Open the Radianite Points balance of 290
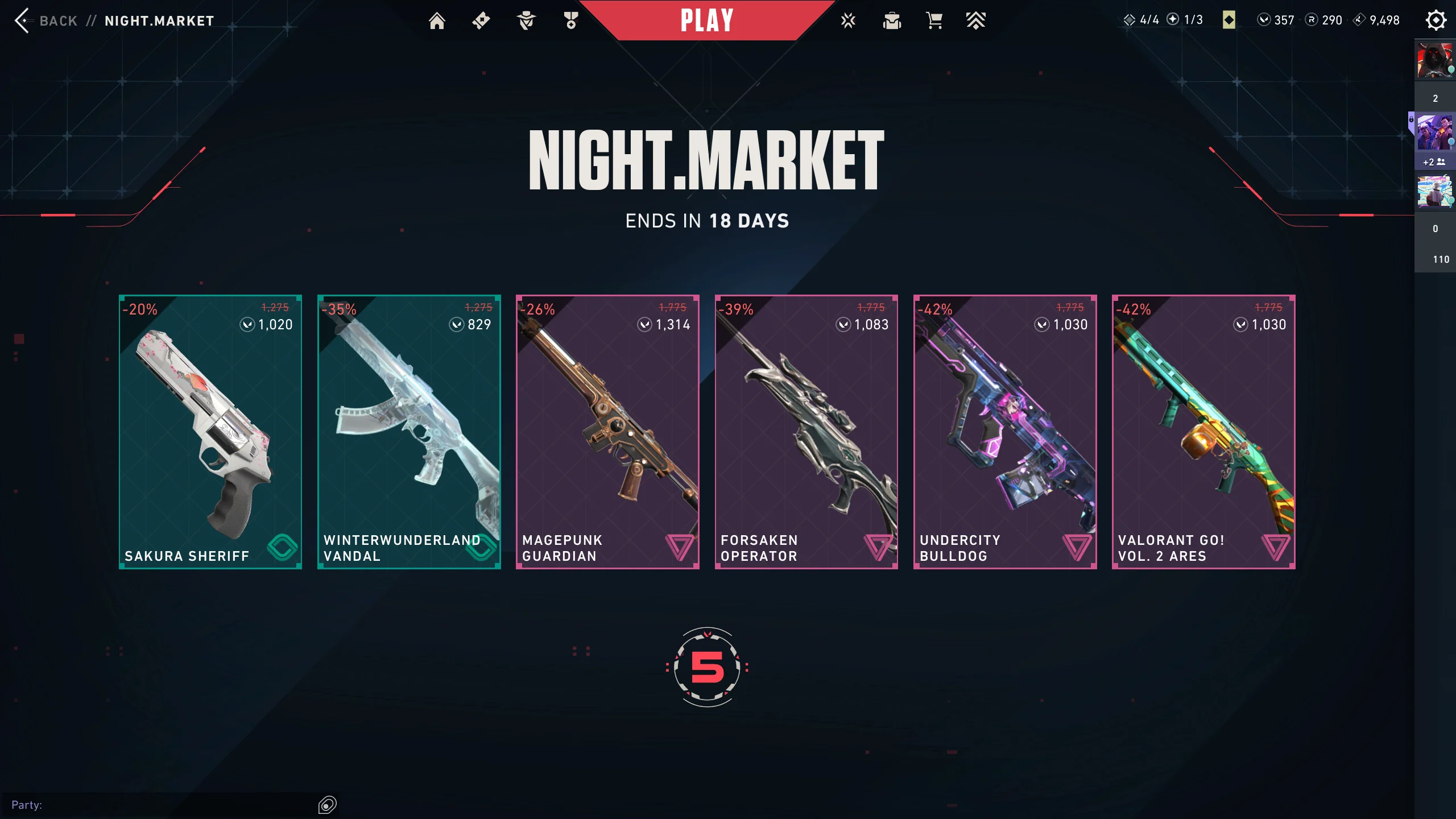 (x=1324, y=20)
